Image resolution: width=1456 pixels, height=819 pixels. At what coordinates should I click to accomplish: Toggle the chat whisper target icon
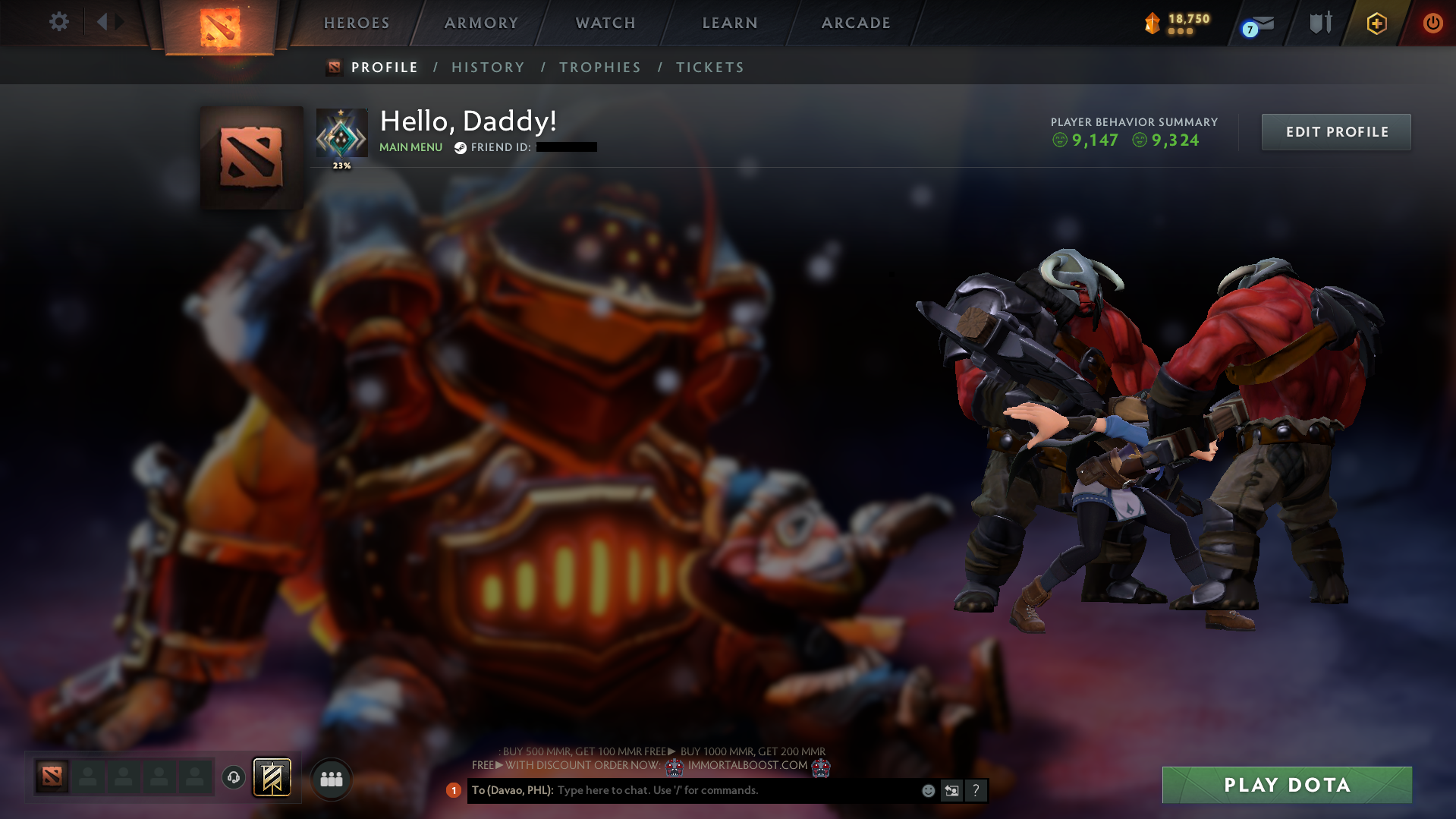click(952, 790)
